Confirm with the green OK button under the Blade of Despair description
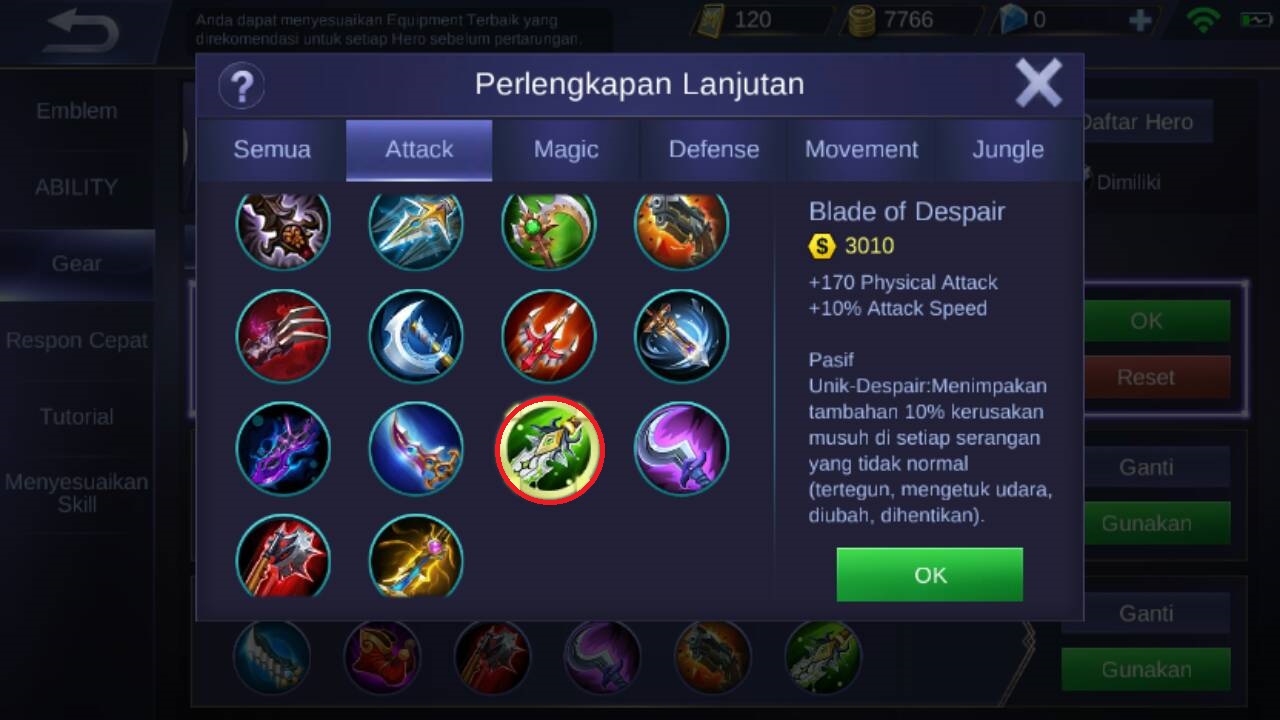This screenshot has width=1280, height=720. (x=929, y=574)
